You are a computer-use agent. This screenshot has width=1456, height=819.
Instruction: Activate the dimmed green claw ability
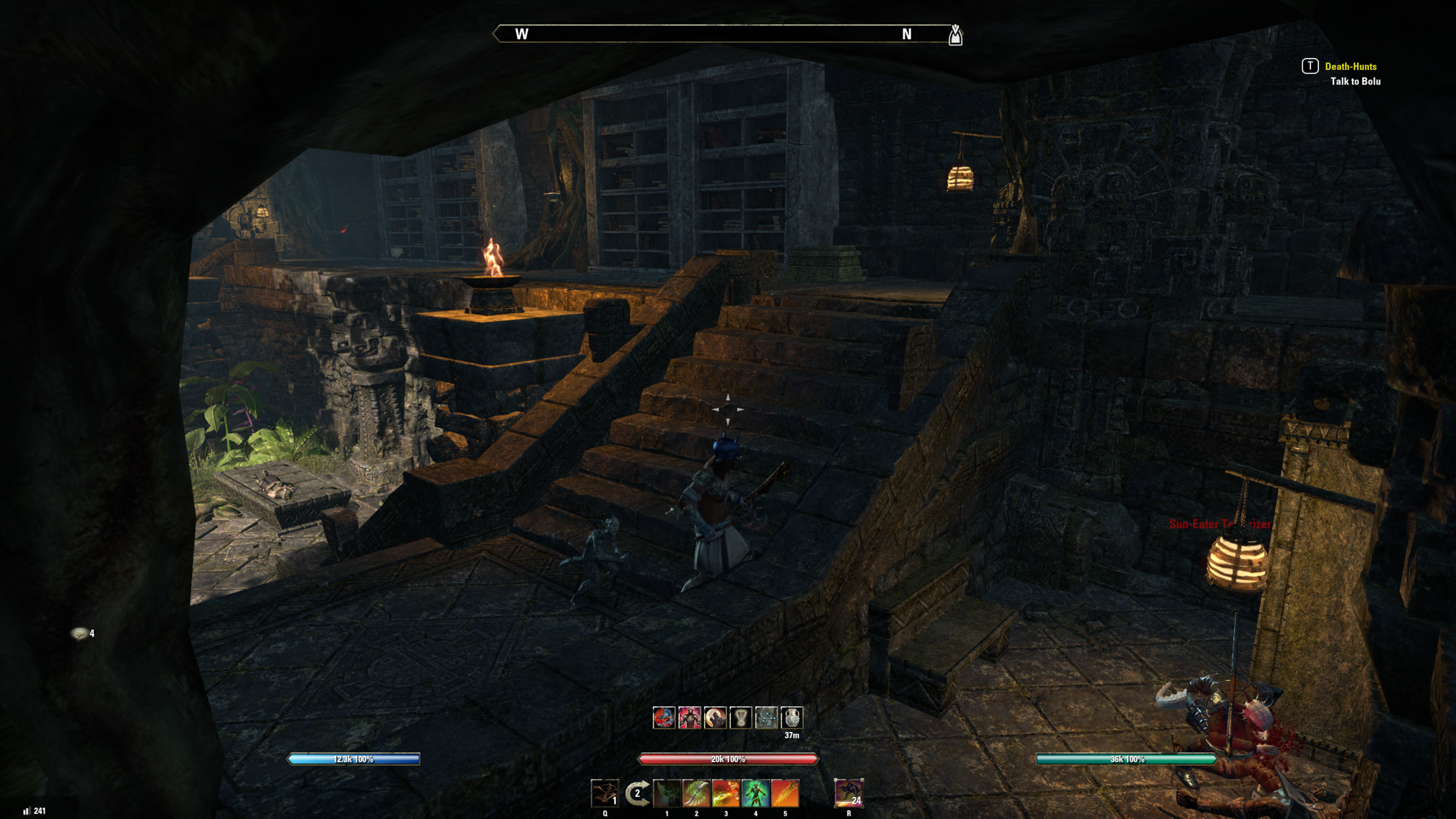[667, 793]
